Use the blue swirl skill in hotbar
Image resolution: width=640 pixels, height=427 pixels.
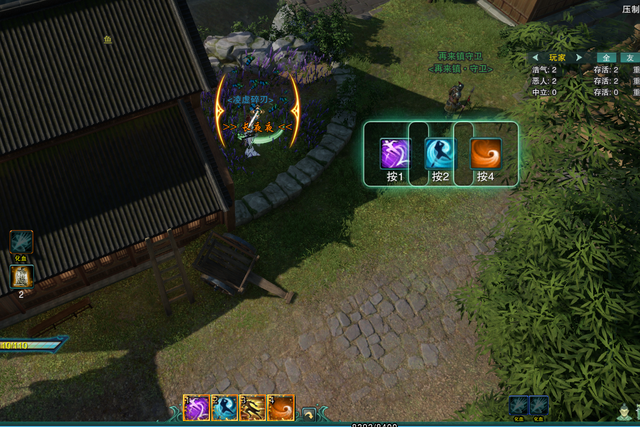pyautogui.click(x=224, y=408)
